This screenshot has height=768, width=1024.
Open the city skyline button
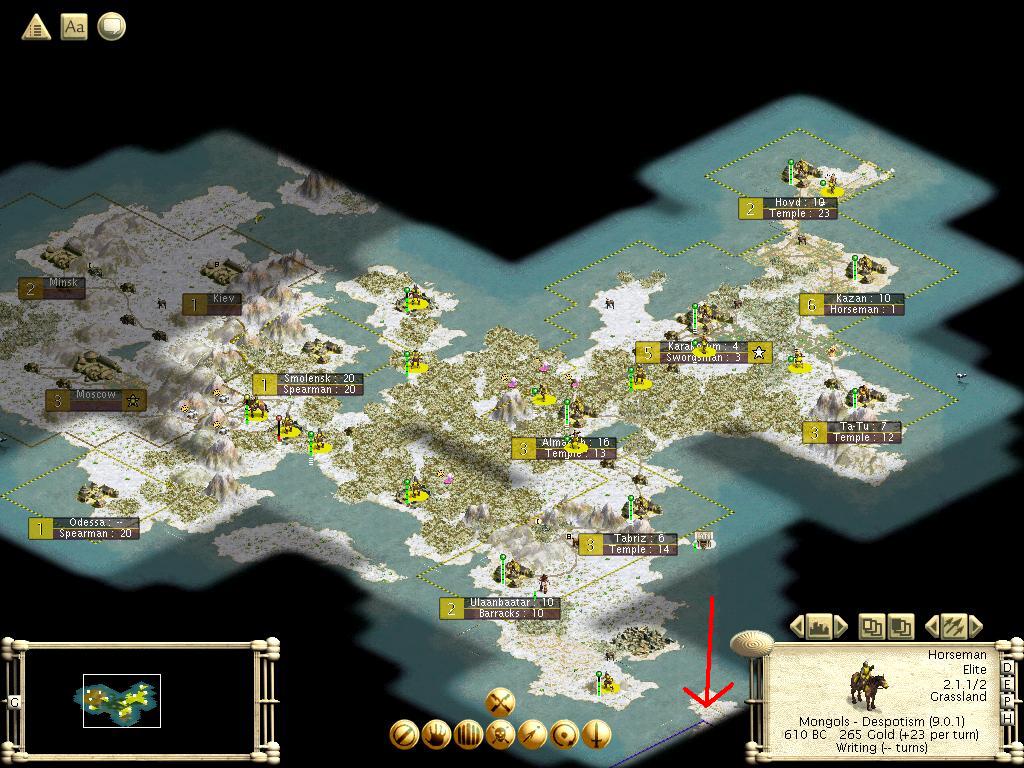coord(819,627)
